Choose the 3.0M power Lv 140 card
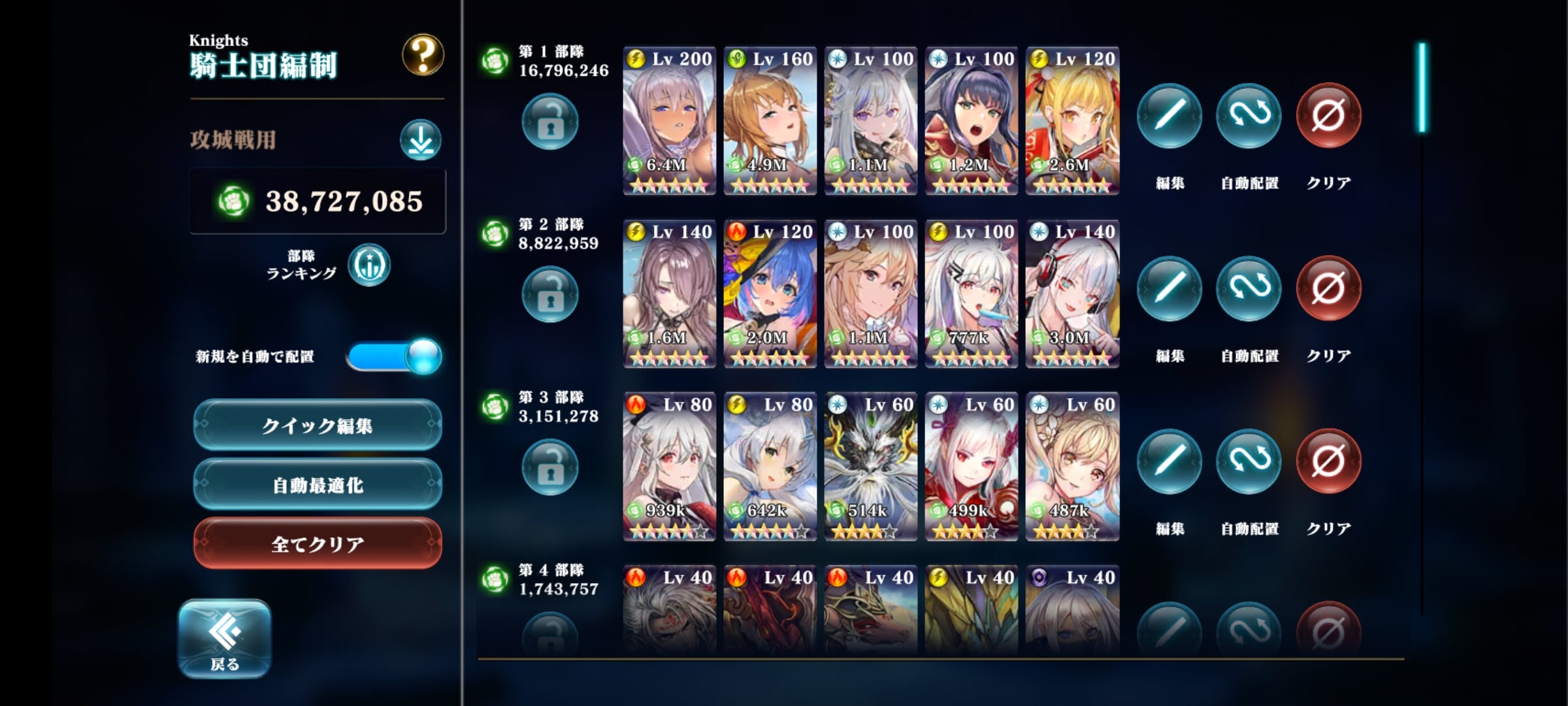The width and height of the screenshot is (1568, 706). pyautogui.click(x=1072, y=294)
